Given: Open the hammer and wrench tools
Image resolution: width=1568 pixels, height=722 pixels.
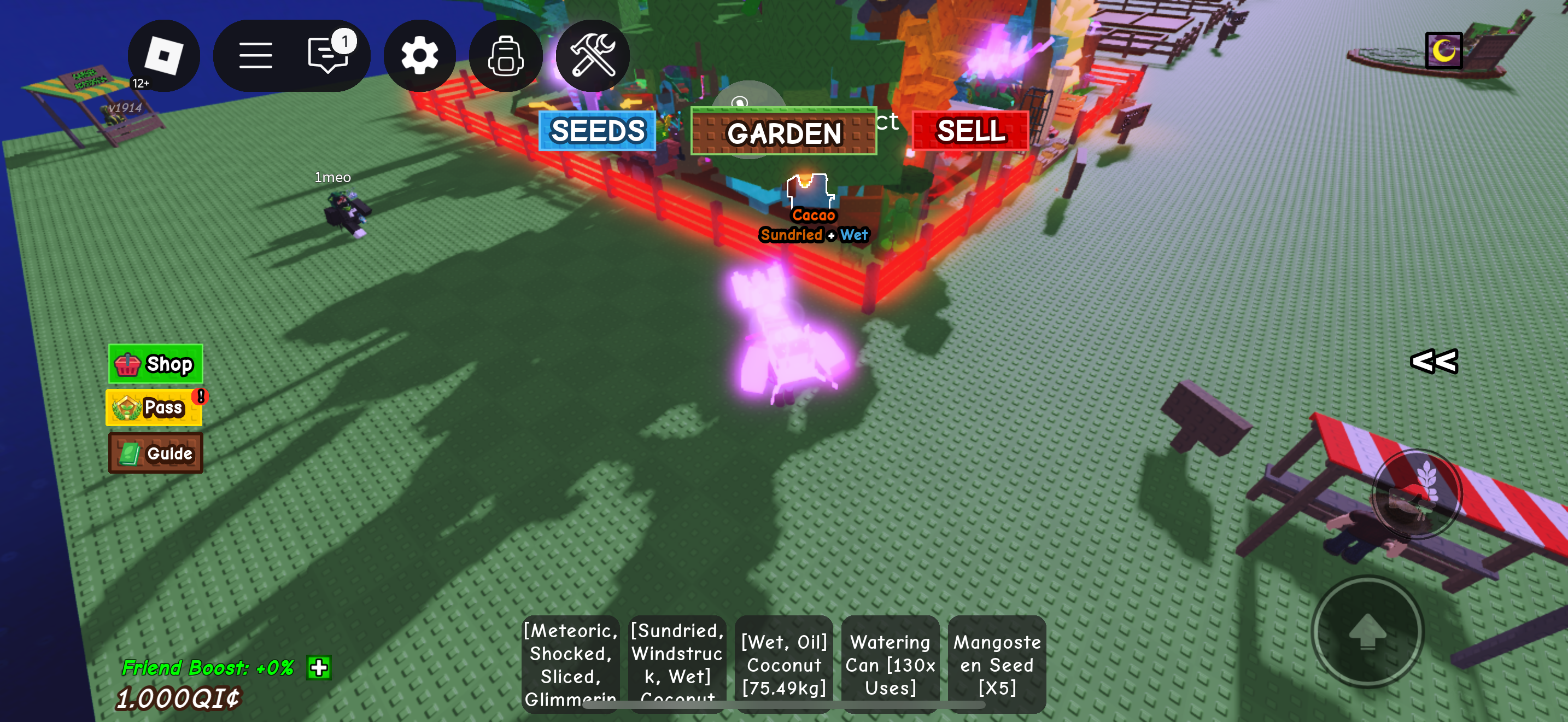Looking at the screenshot, I should (592, 55).
